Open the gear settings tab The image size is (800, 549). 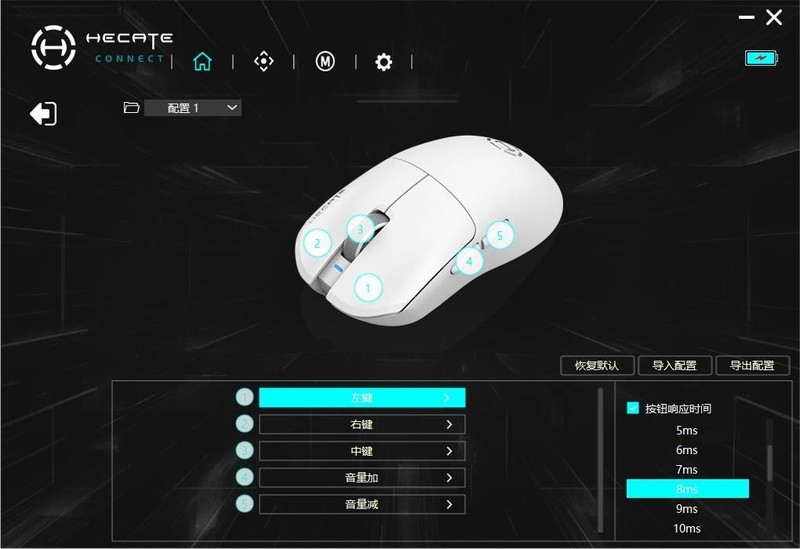(x=384, y=62)
